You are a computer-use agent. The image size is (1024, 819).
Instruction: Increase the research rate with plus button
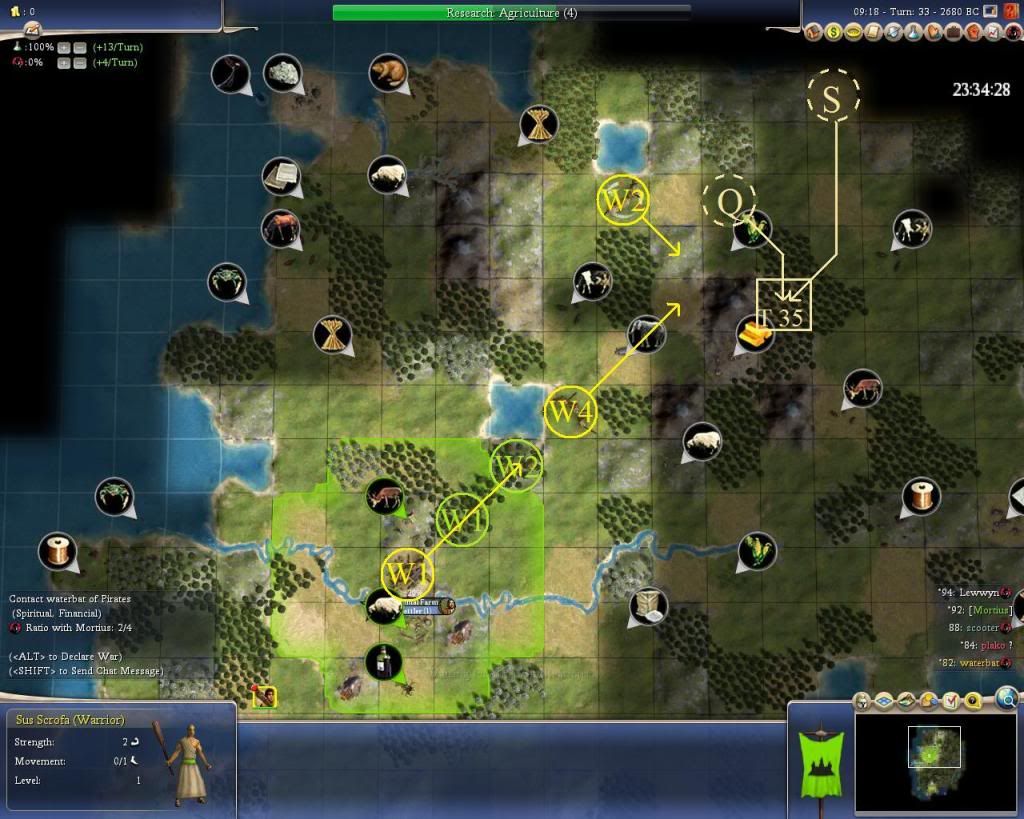click(x=63, y=48)
